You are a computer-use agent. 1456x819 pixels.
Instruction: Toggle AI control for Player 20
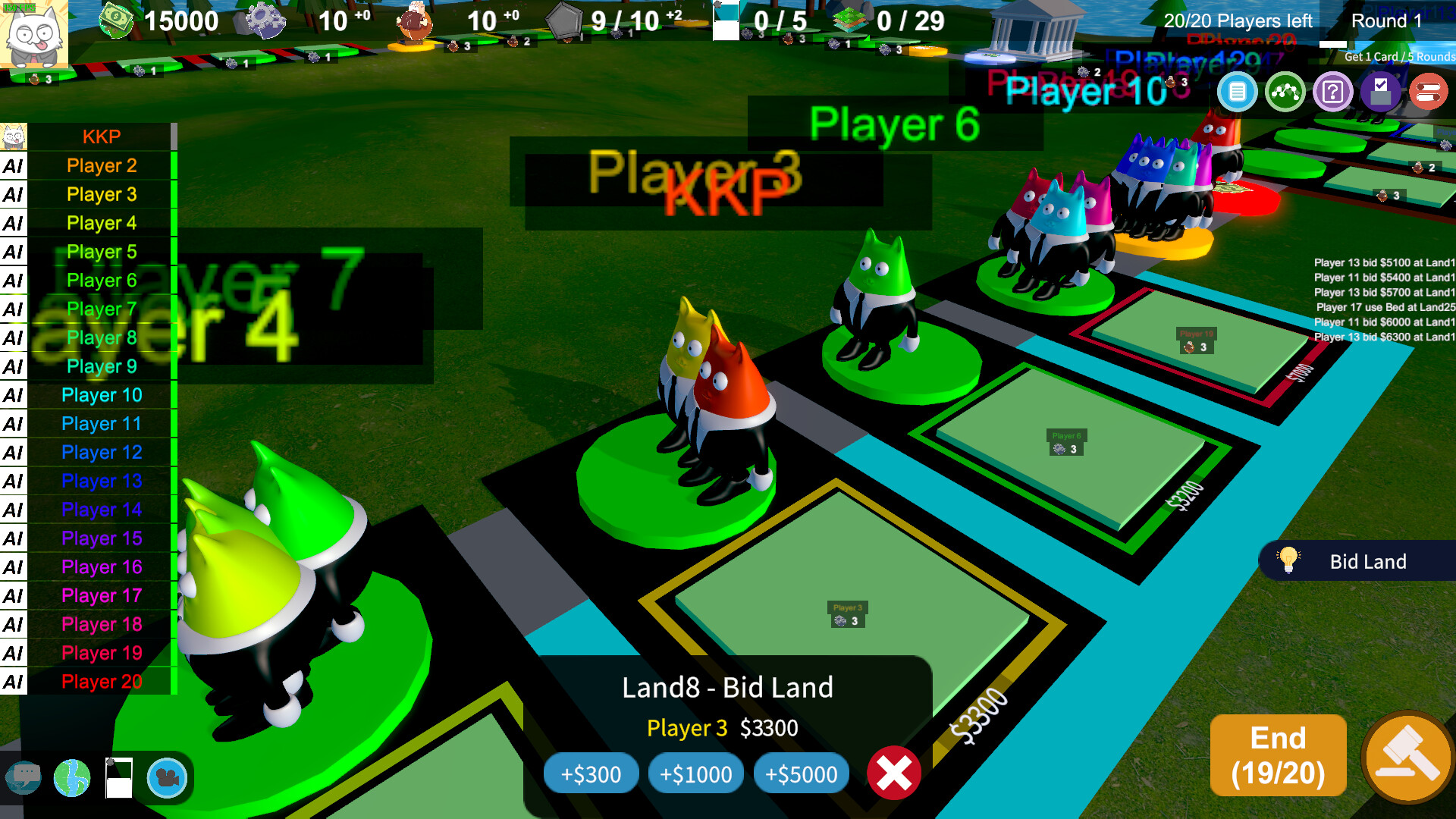tap(14, 681)
